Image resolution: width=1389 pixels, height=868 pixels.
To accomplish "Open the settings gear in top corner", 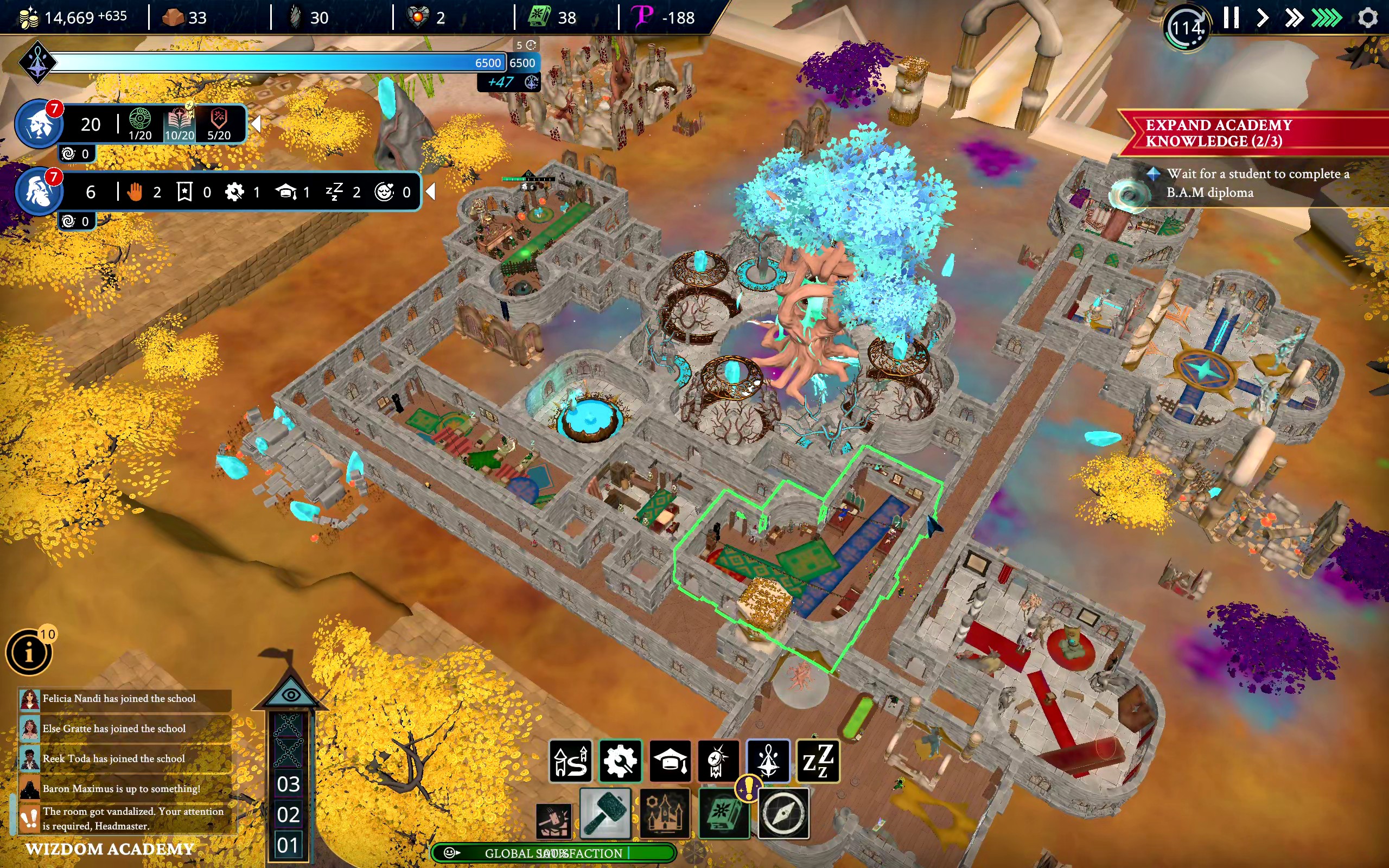I will point(1368,18).
